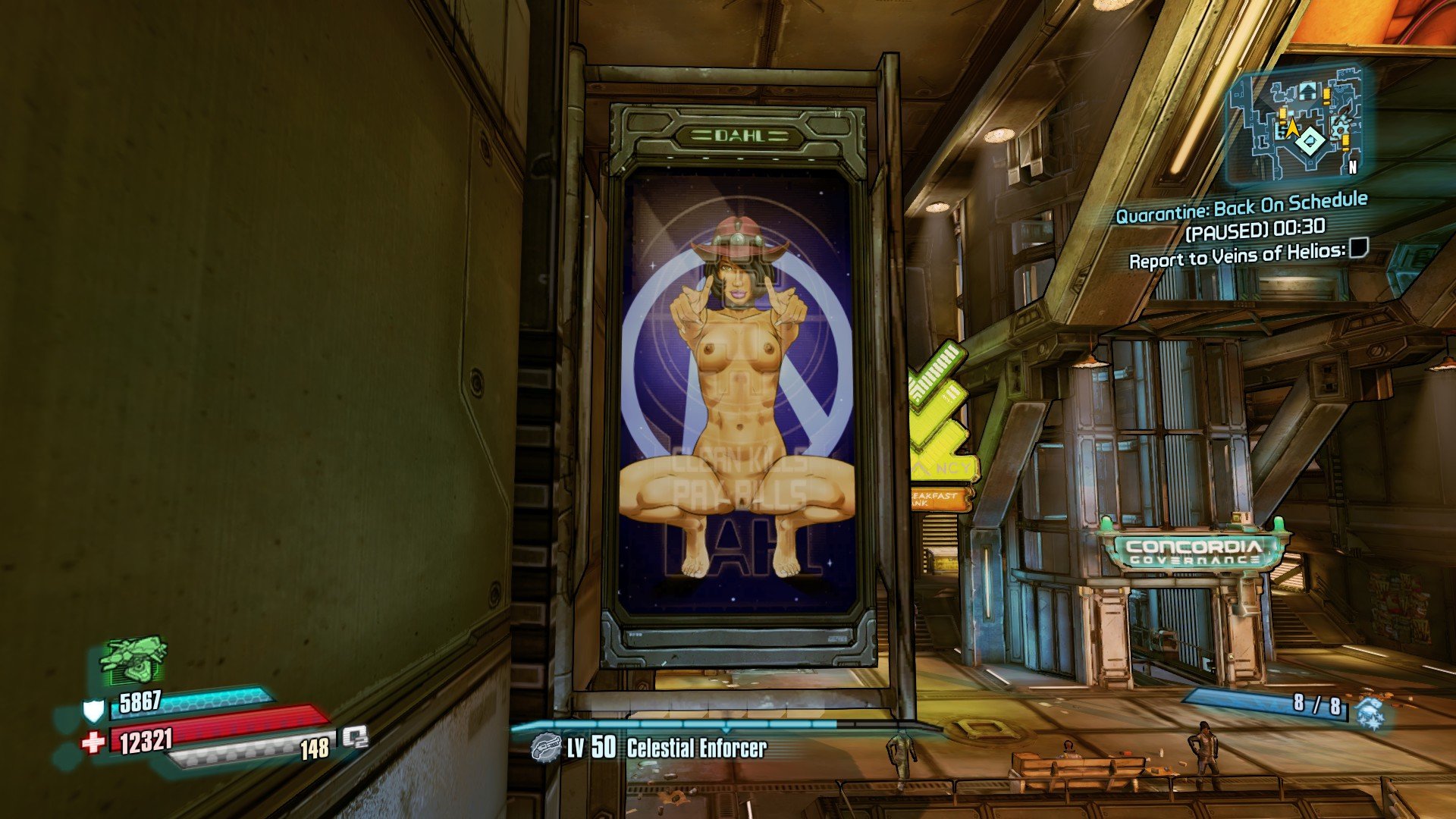The image size is (1456, 819).
Task: Select the O2 oxygen tank icon
Action: pos(354,737)
